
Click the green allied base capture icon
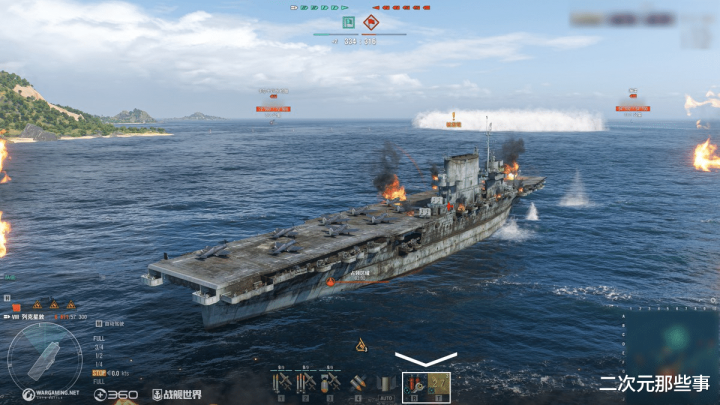click(348, 22)
